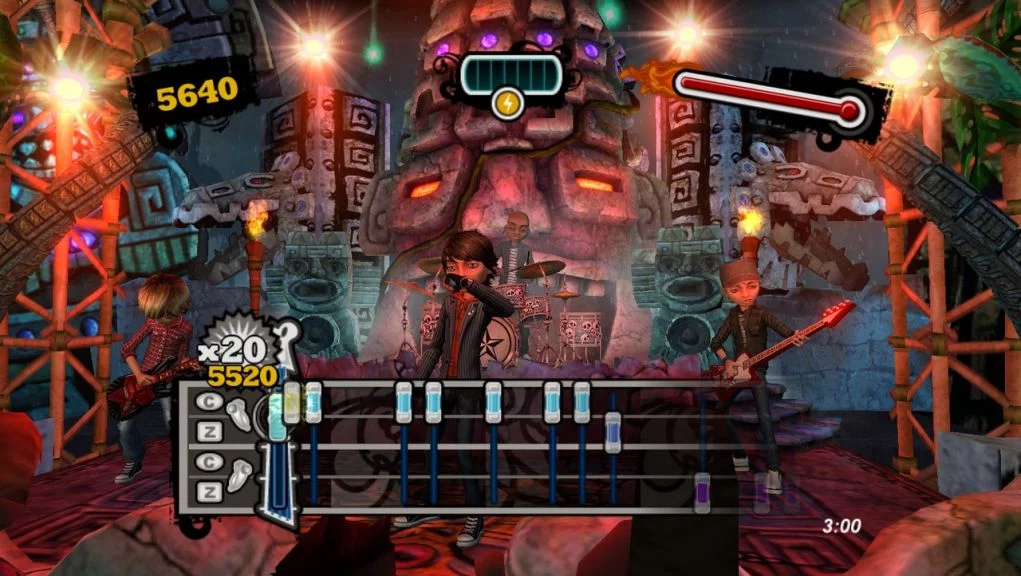Select the yellow note on the track

292,402
